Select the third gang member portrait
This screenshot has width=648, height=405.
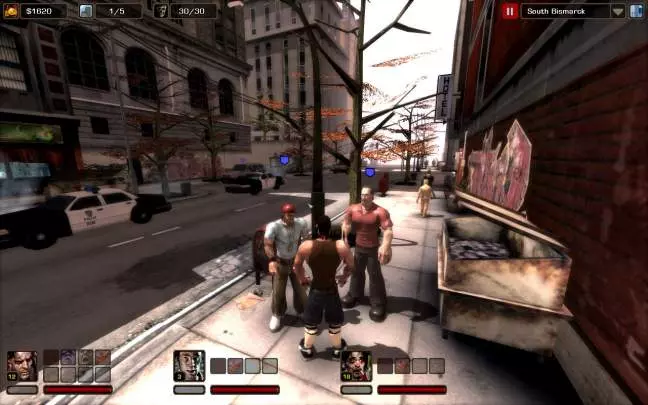click(x=356, y=365)
